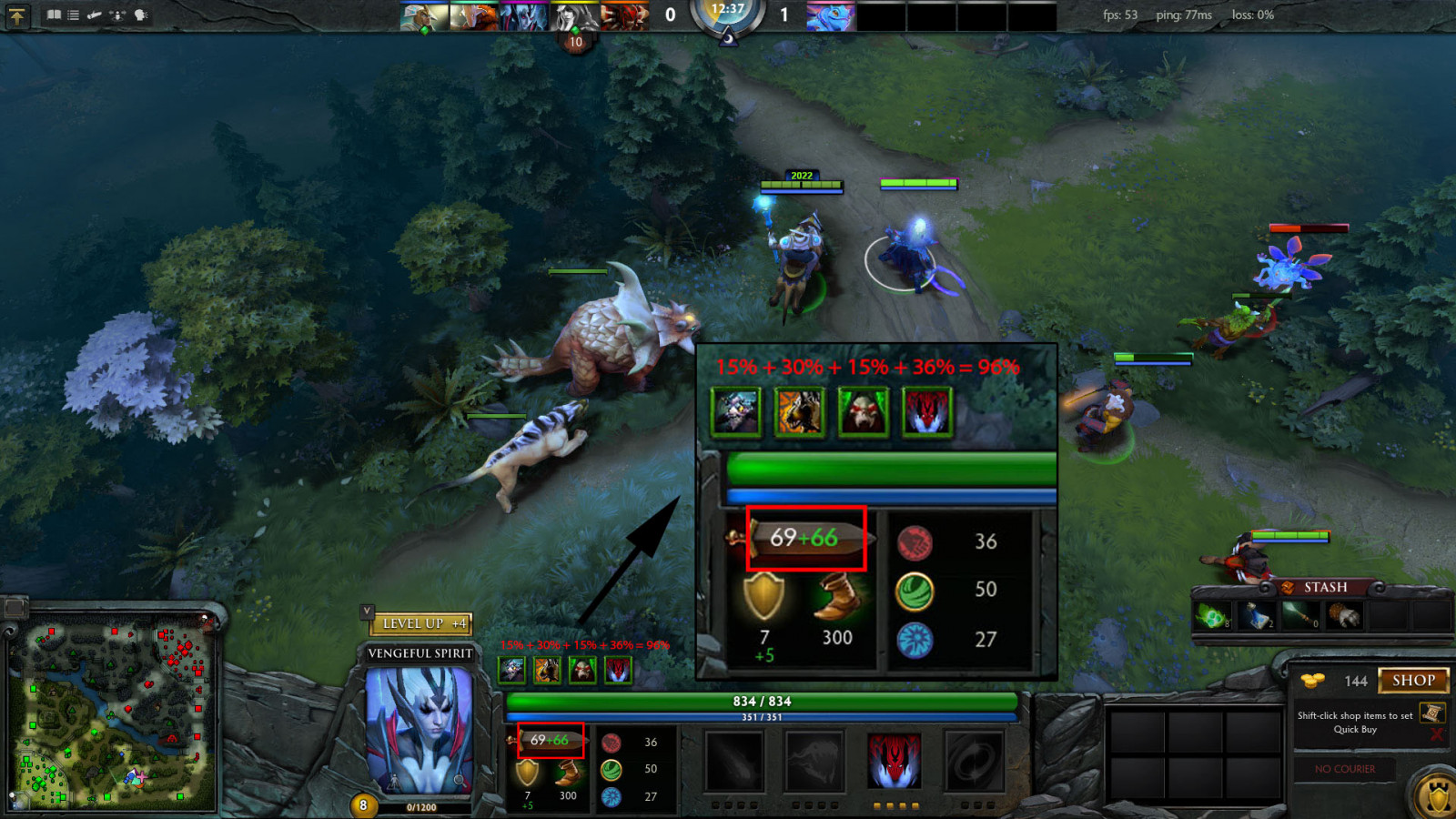Click on the minimap
1456x819 pixels.
click(x=112, y=715)
